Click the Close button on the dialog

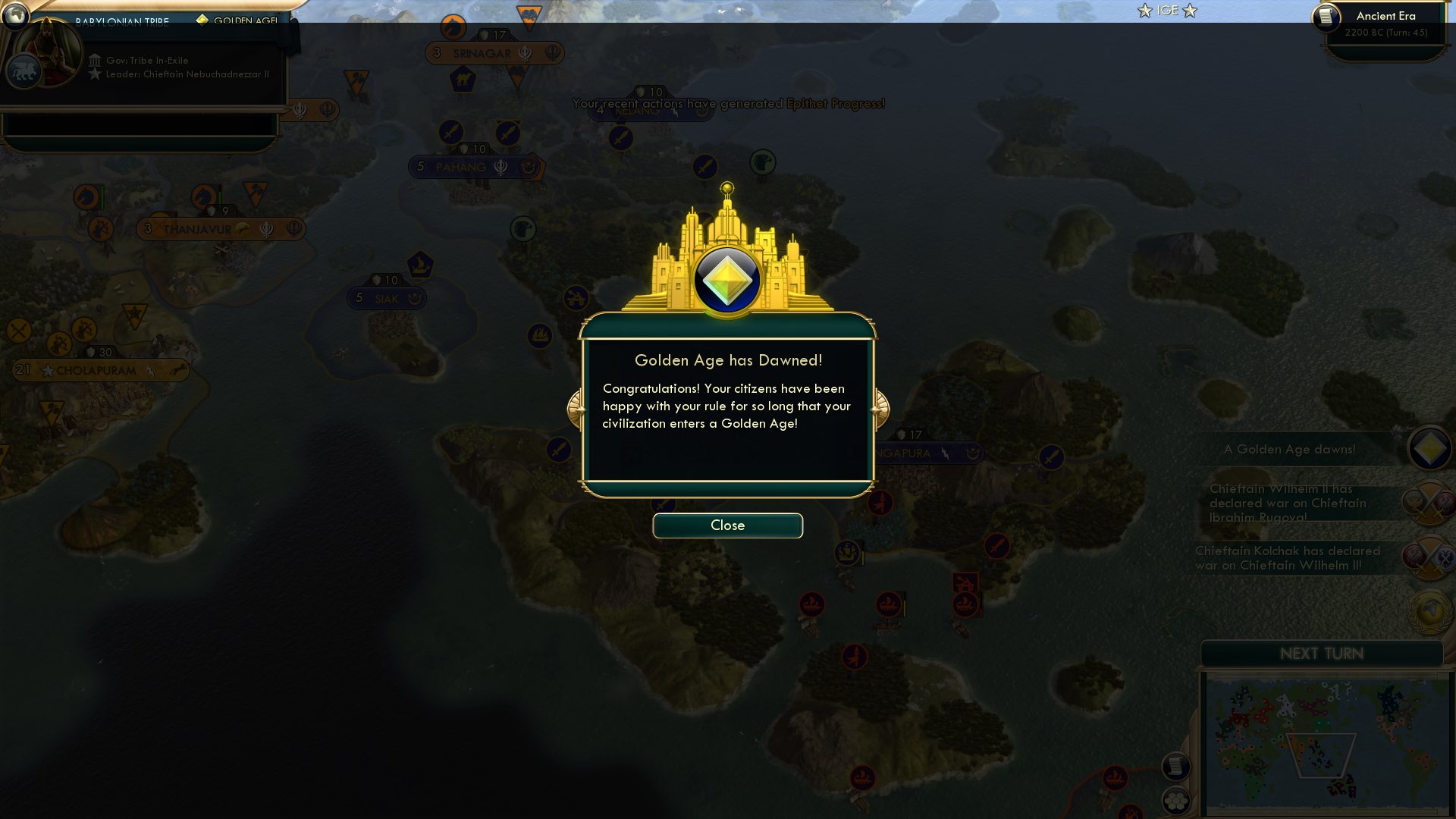tap(726, 525)
